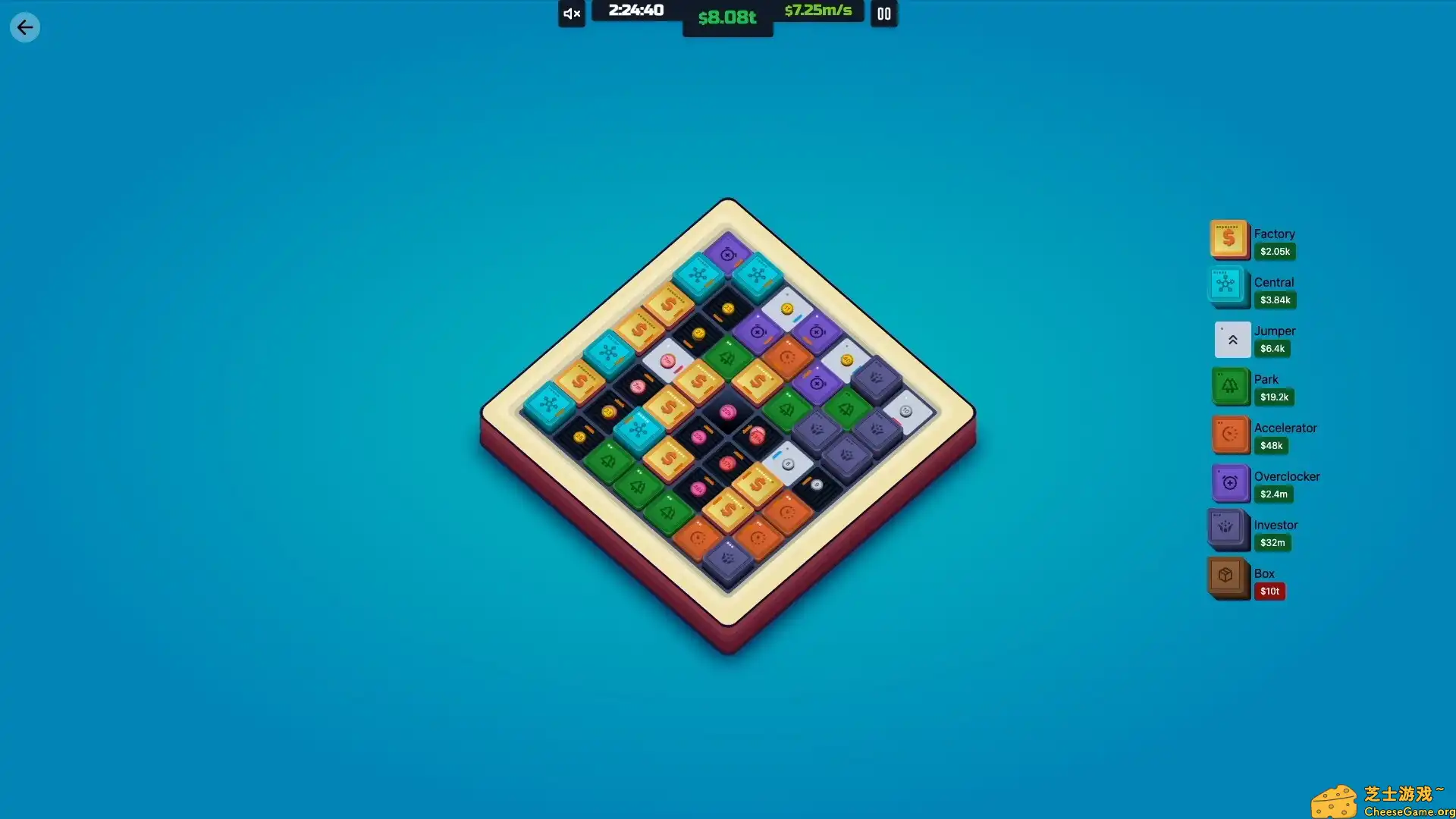Click Factory's $2.05k price tag
1456x819 pixels.
[1275, 251]
